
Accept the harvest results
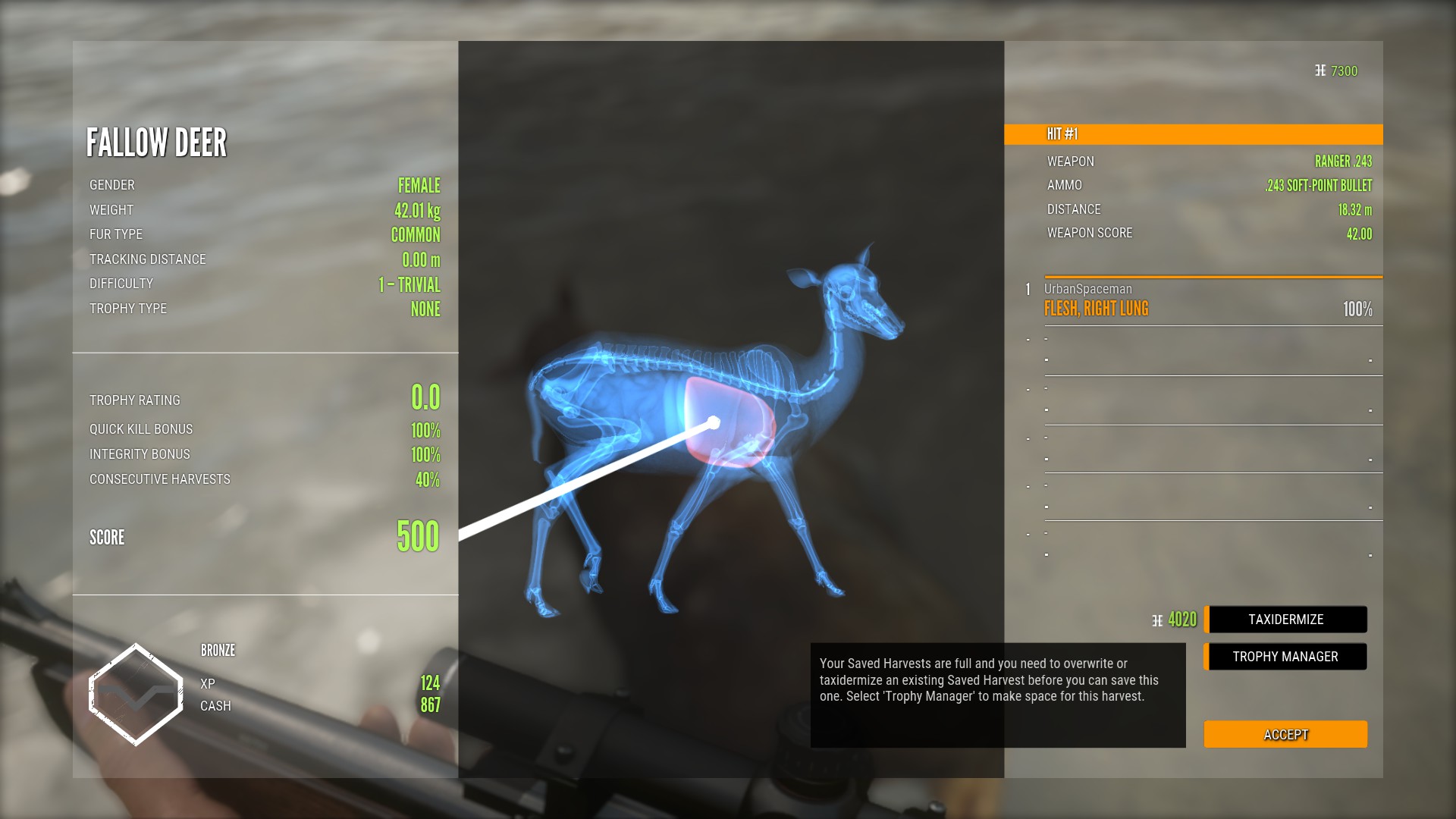tap(1285, 734)
